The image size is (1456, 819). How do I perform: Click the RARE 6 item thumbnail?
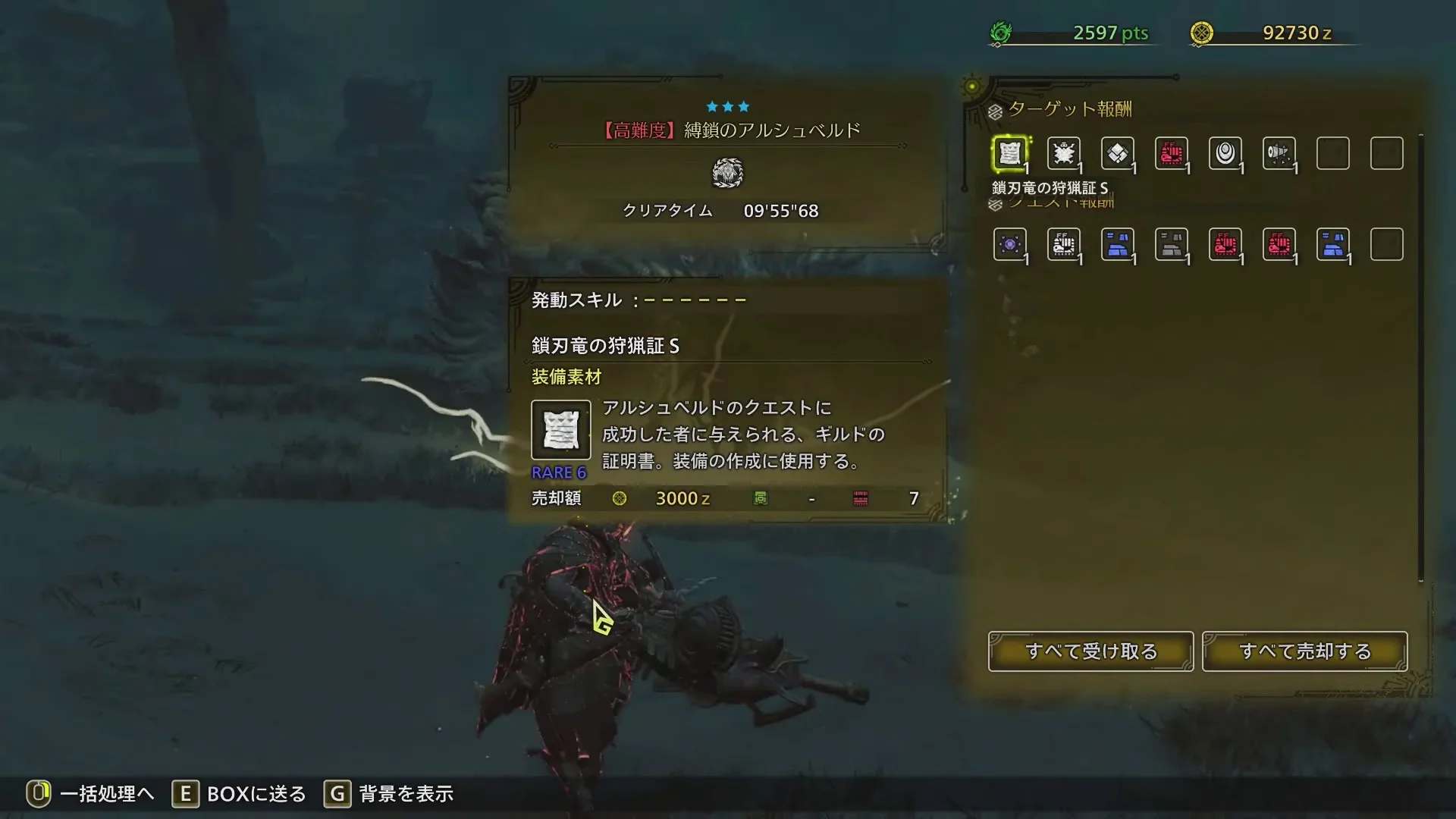pyautogui.click(x=560, y=431)
